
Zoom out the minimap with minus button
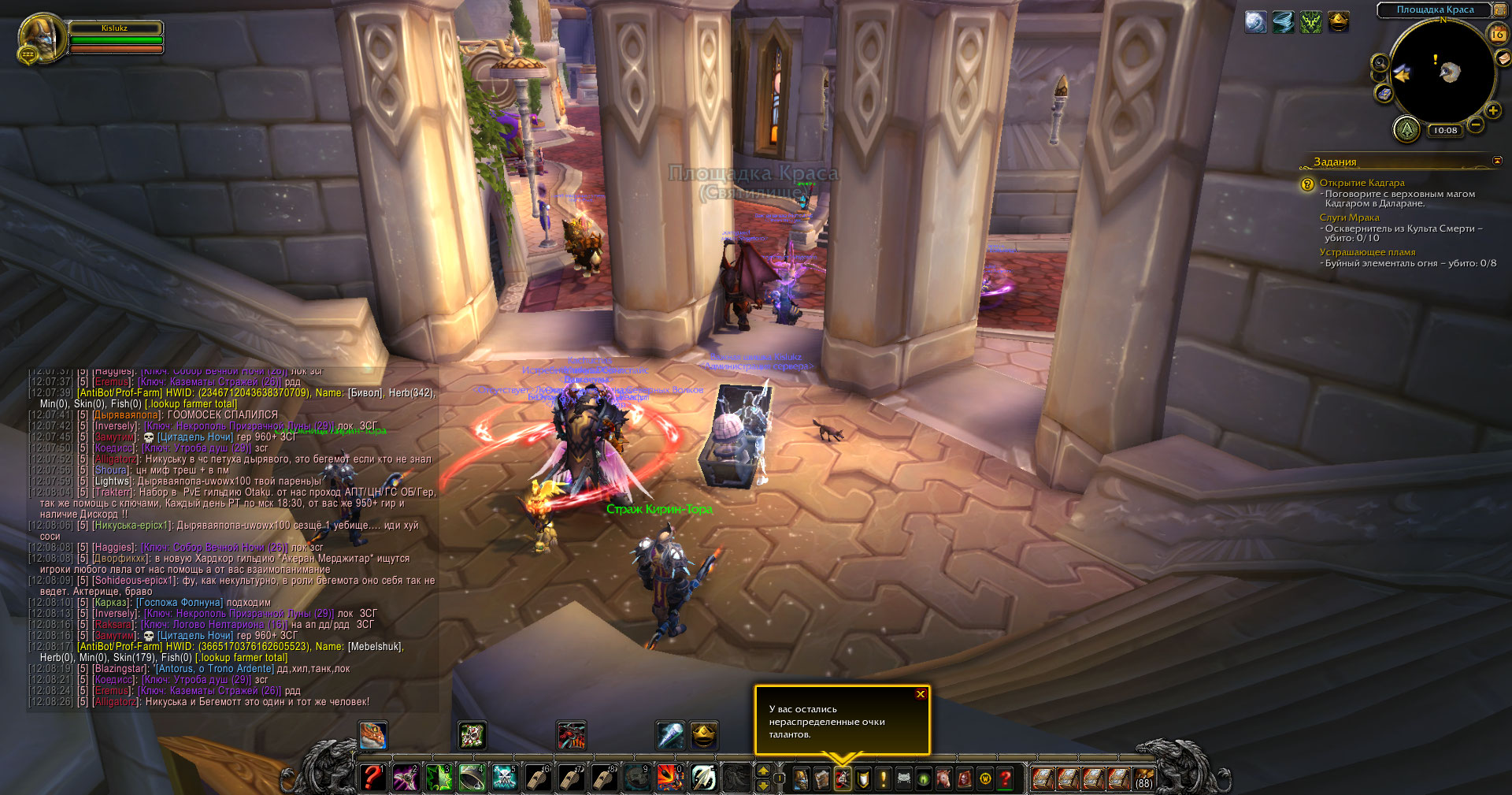[x=1476, y=124]
